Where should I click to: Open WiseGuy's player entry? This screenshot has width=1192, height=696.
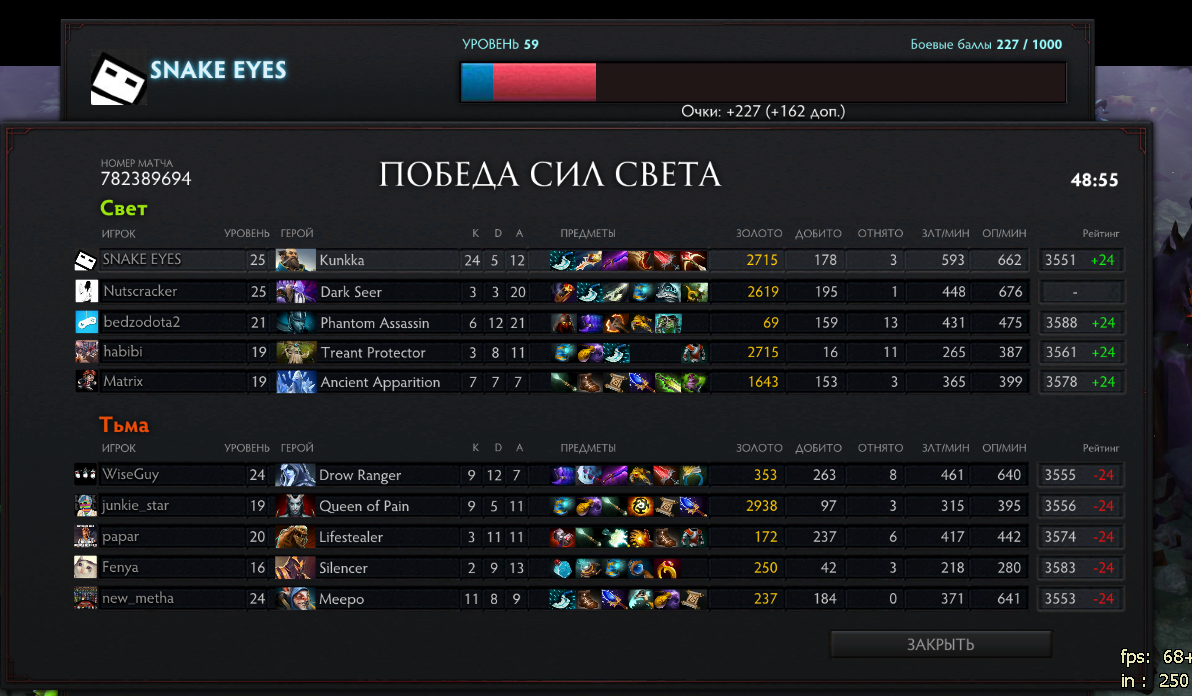[130, 475]
